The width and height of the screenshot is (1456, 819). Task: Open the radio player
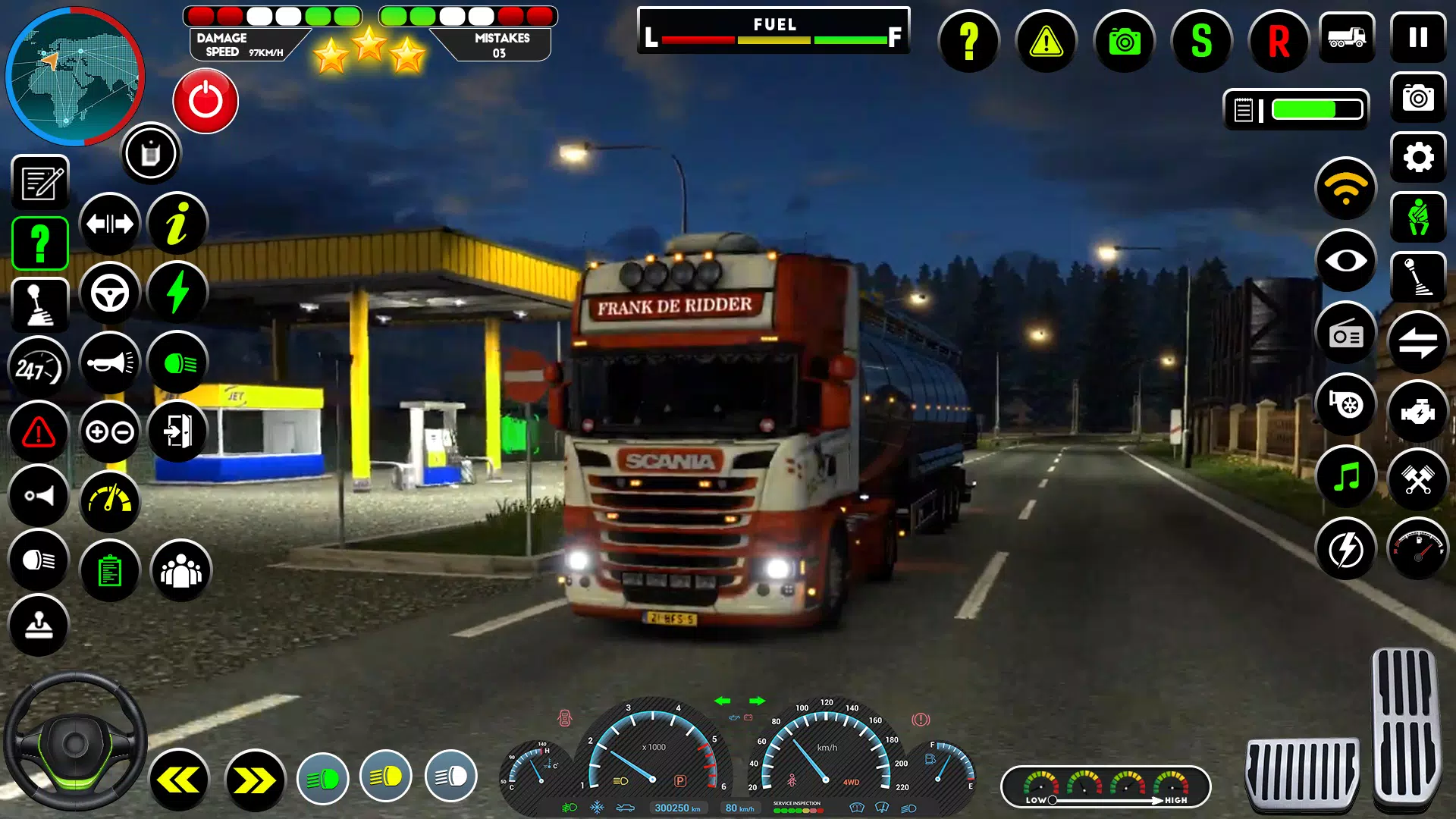click(x=1345, y=334)
